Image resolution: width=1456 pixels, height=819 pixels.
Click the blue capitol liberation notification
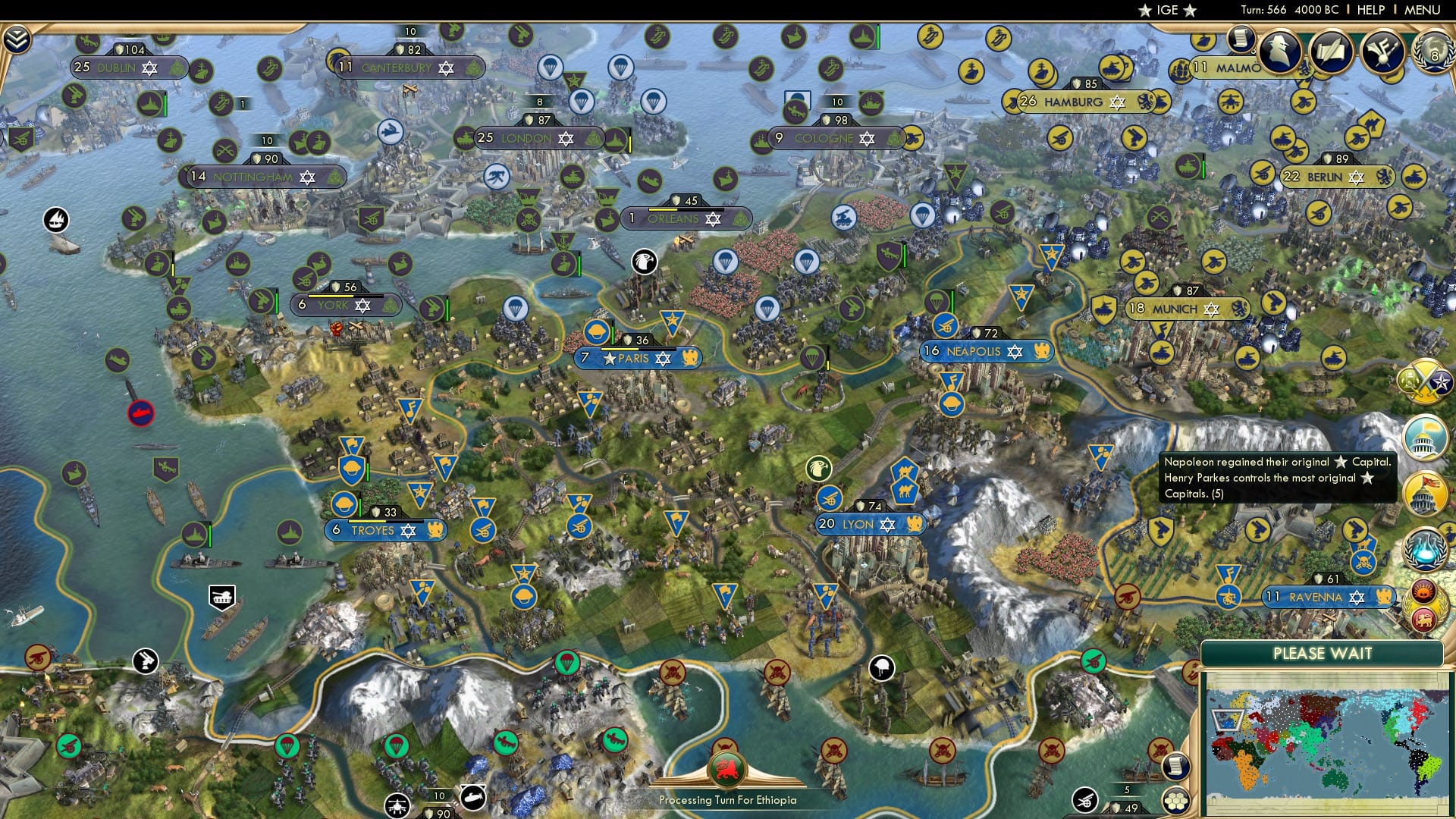tap(1424, 437)
